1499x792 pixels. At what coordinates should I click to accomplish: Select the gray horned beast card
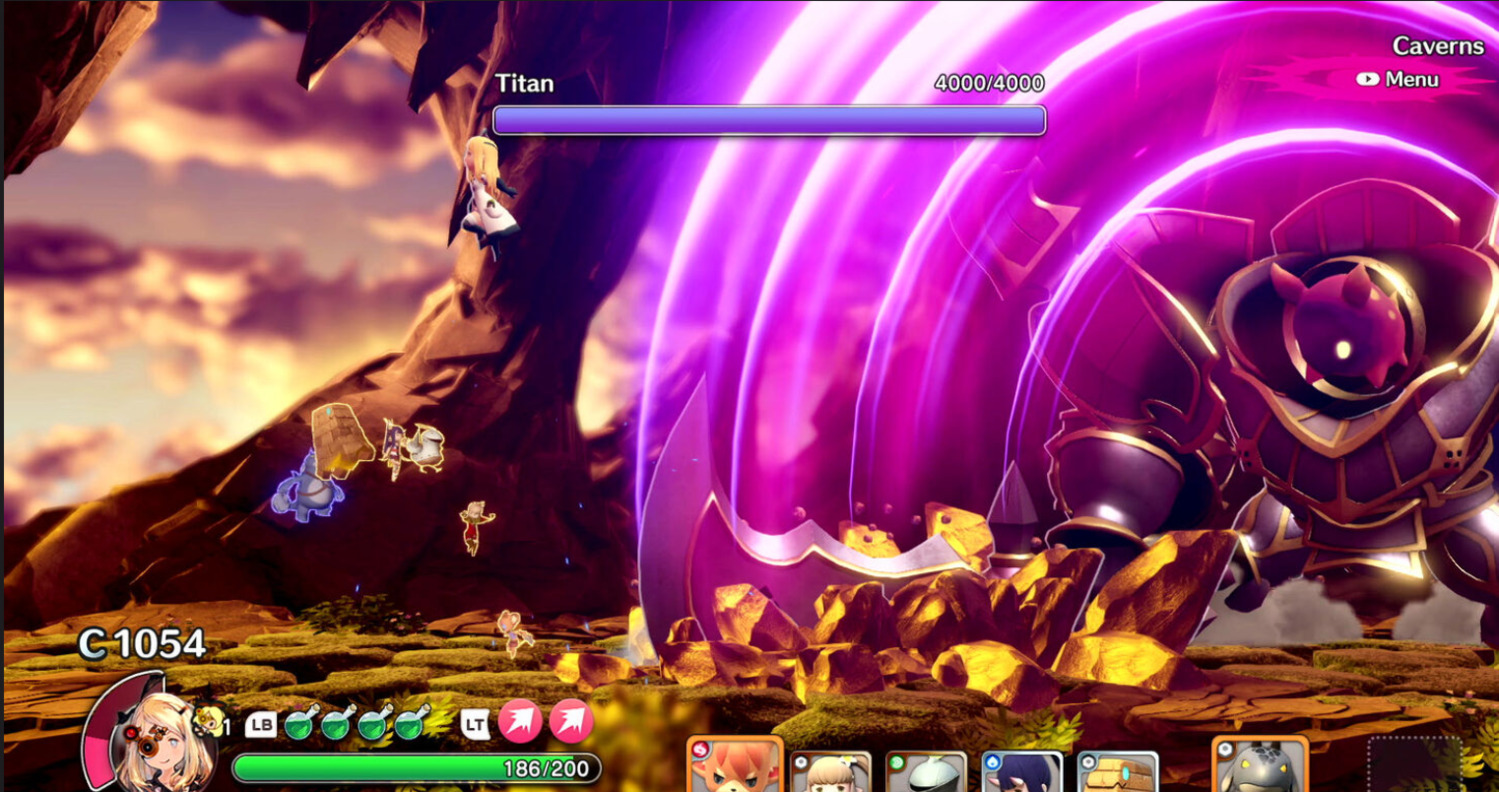point(1260,768)
